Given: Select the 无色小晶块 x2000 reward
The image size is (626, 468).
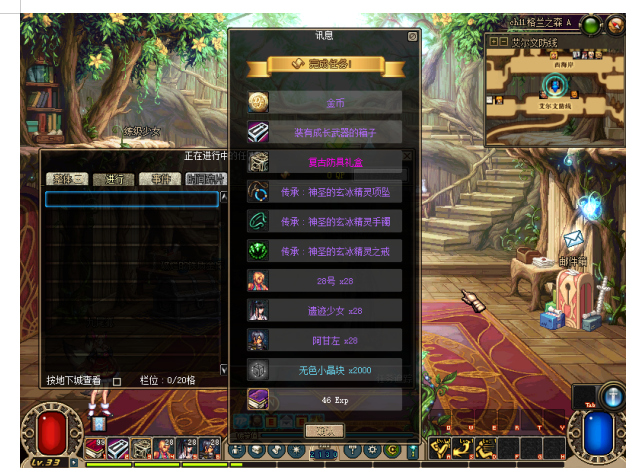Looking at the screenshot, I should coord(334,370).
